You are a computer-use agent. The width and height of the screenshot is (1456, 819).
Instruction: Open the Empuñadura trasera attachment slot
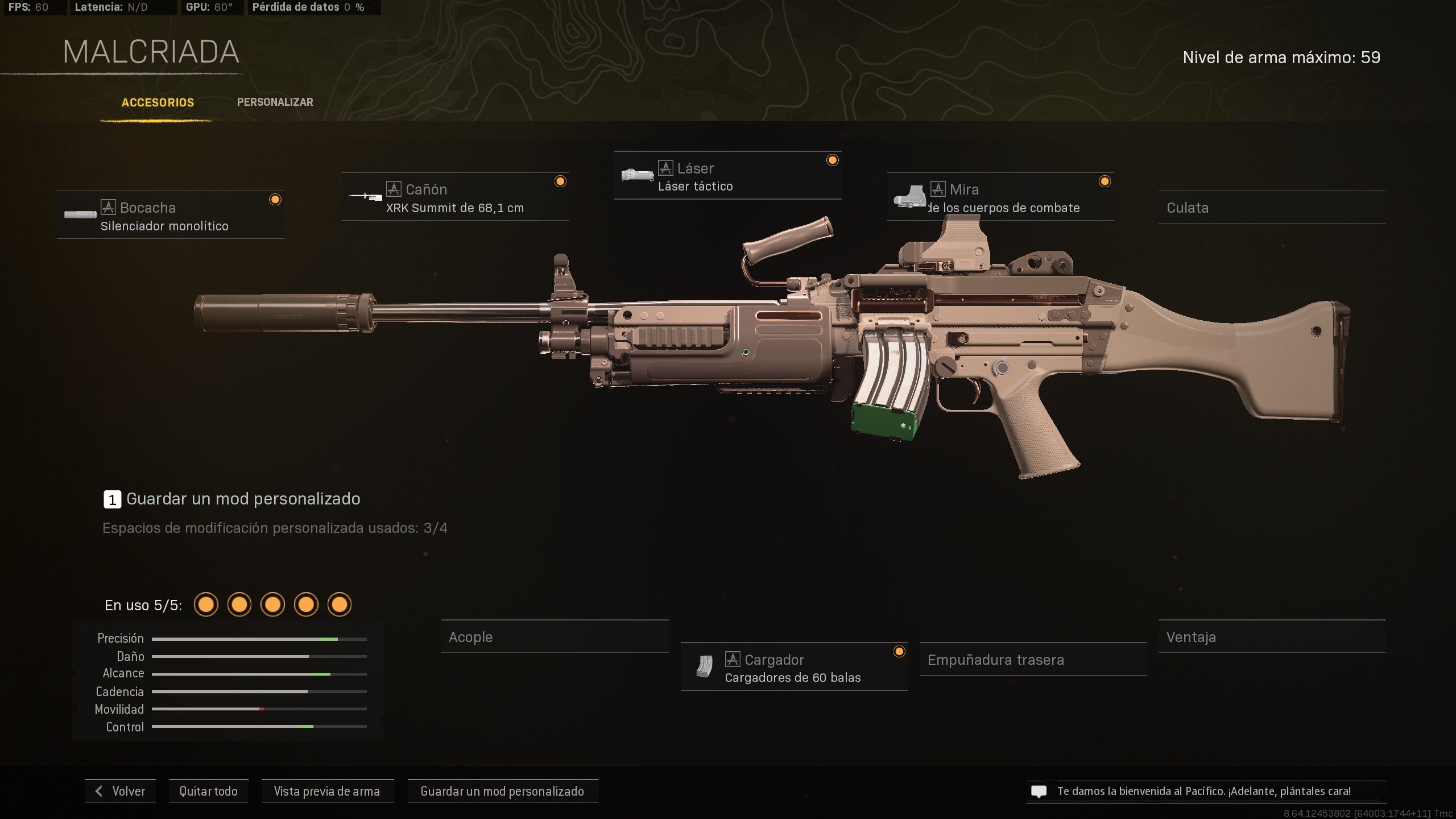point(1033,660)
